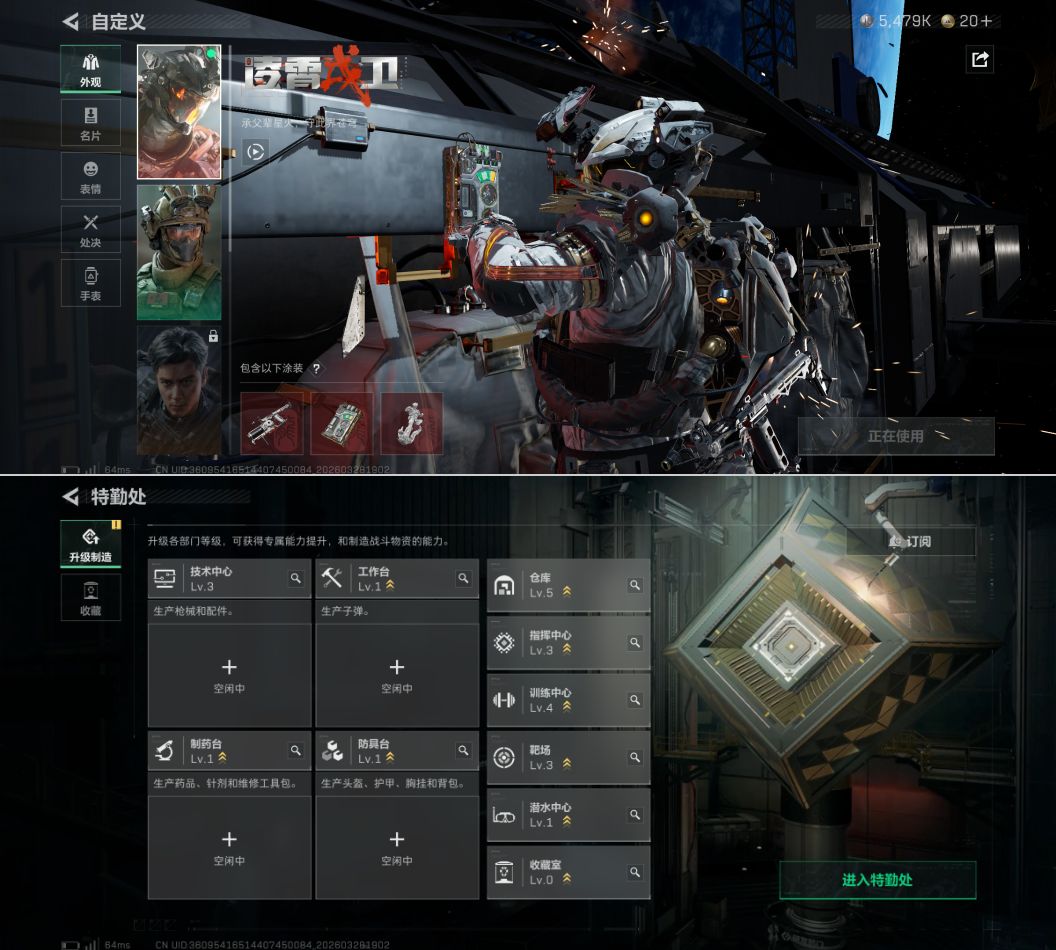1056x950 pixels.
Task: Open the 手表 tab
Action: click(90, 283)
